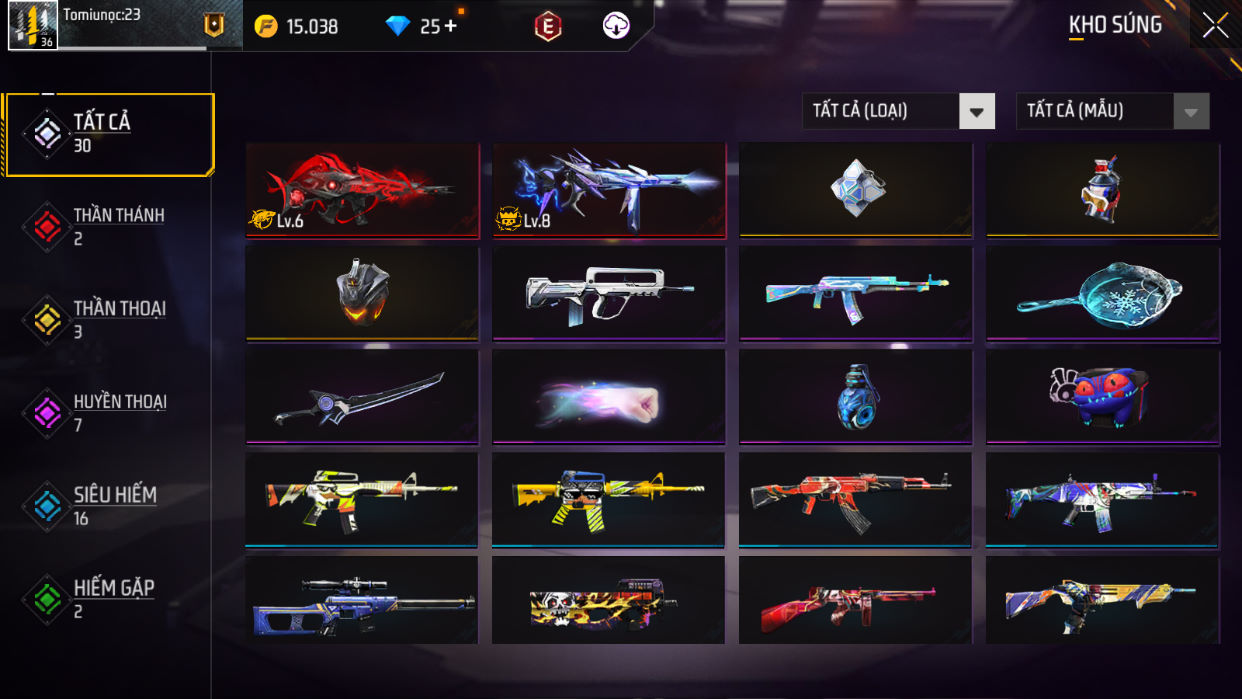Choose the icy snowflake pan skin

coord(1102,293)
